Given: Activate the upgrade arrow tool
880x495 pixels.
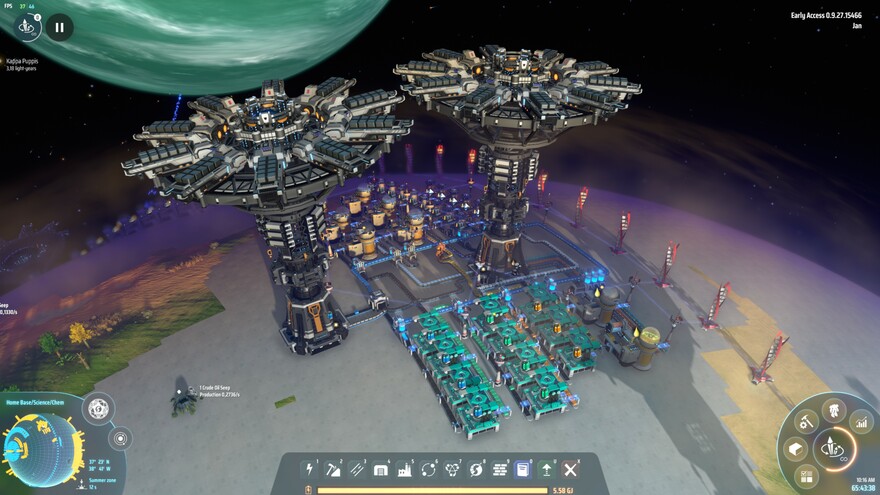Looking at the screenshot, I should 547,469.
